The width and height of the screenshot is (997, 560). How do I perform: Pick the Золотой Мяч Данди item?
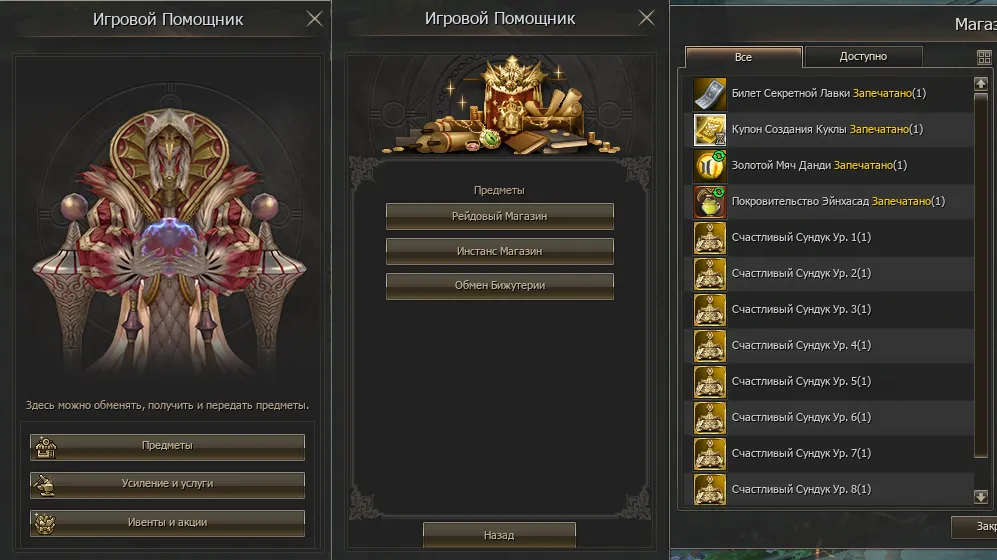coord(828,166)
